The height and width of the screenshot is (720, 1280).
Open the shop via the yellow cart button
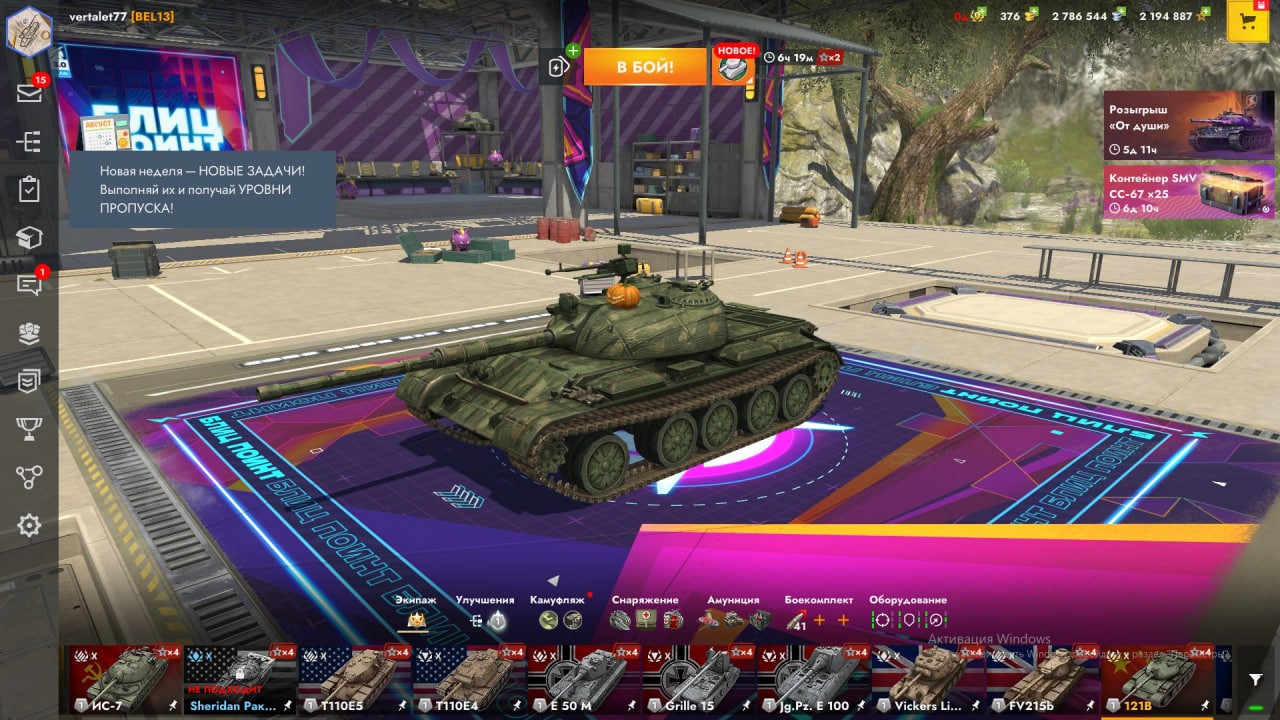point(1247,23)
